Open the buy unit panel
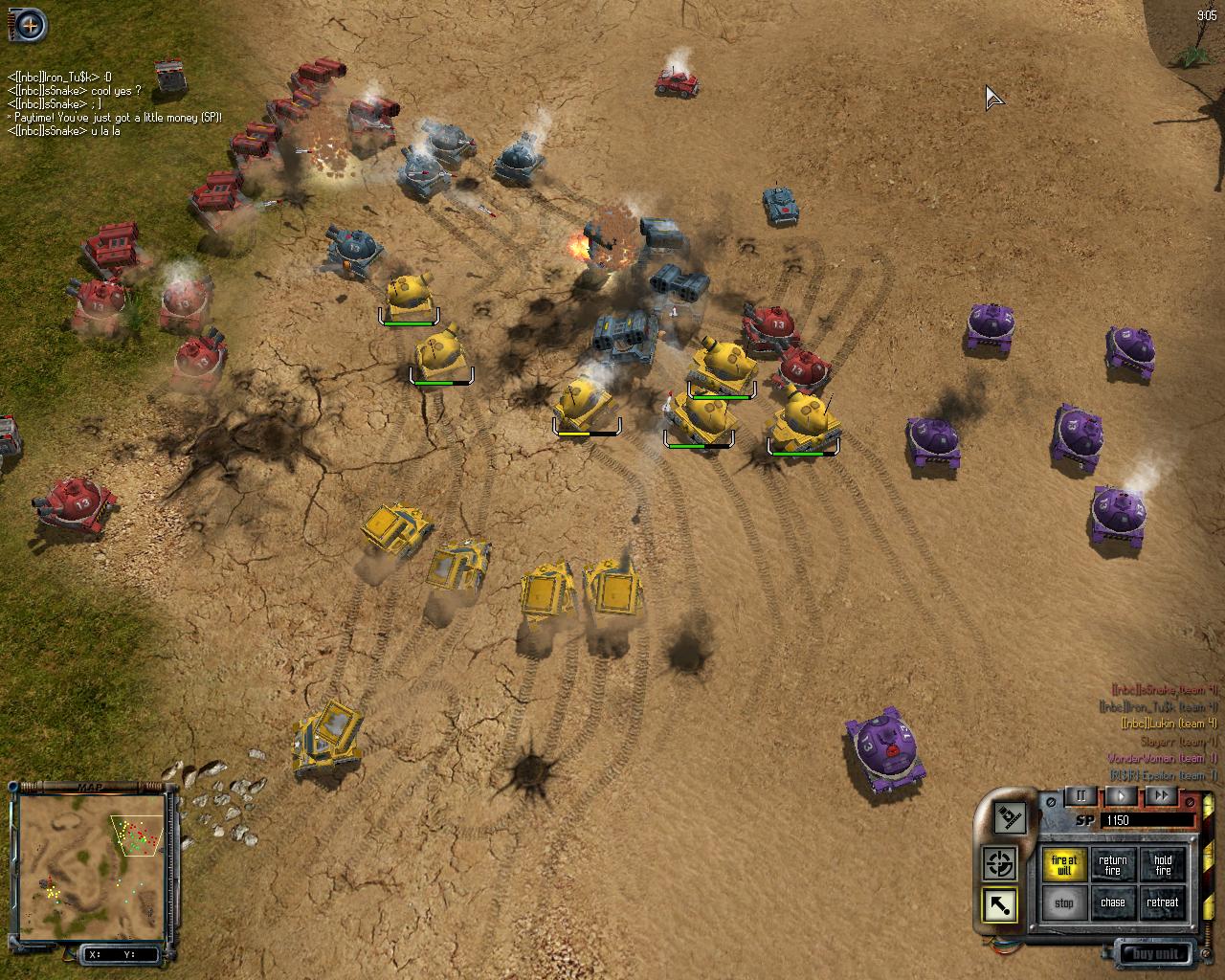Image resolution: width=1225 pixels, height=980 pixels. 1156,953
